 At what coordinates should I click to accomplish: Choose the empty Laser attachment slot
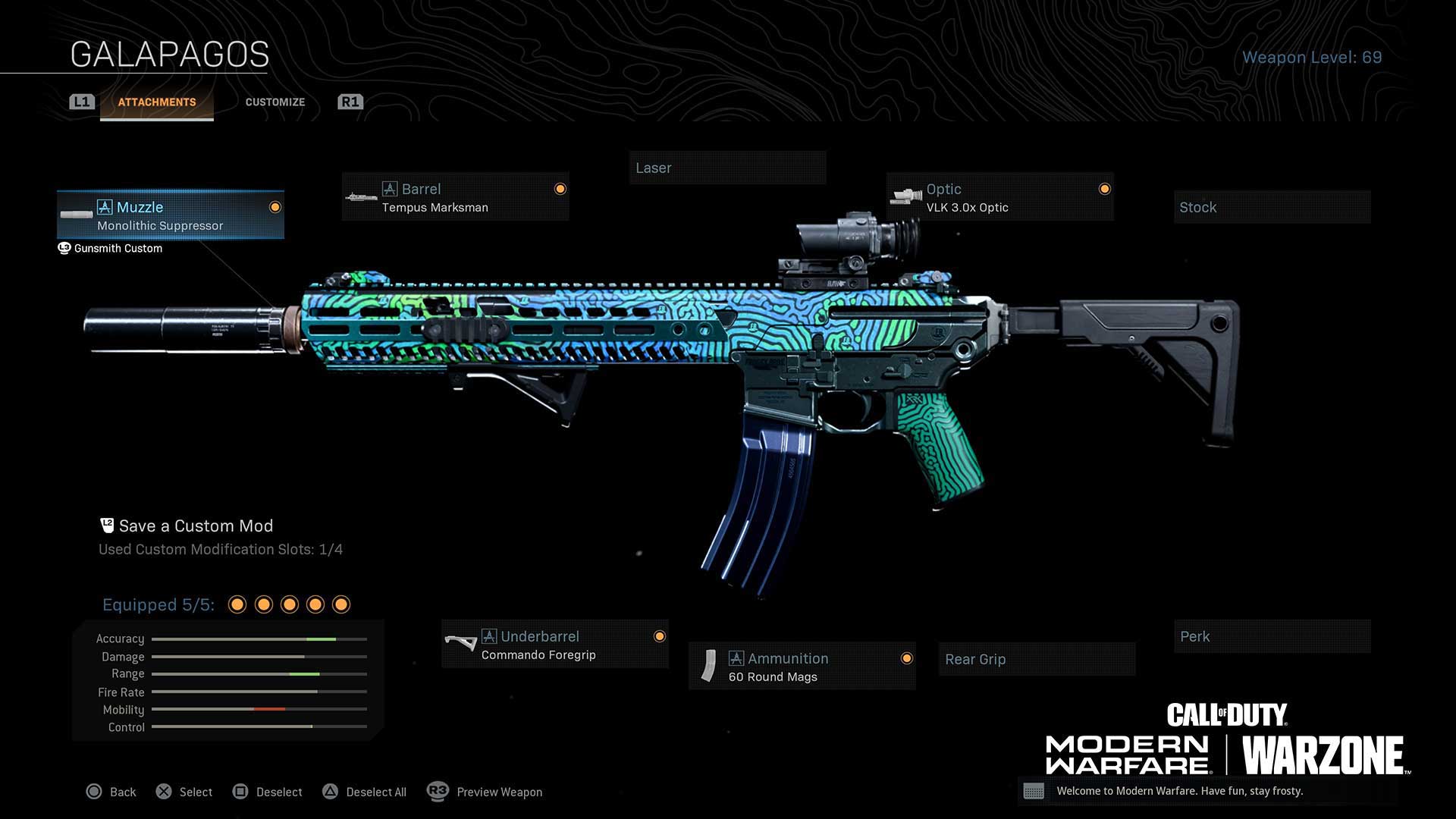(726, 168)
